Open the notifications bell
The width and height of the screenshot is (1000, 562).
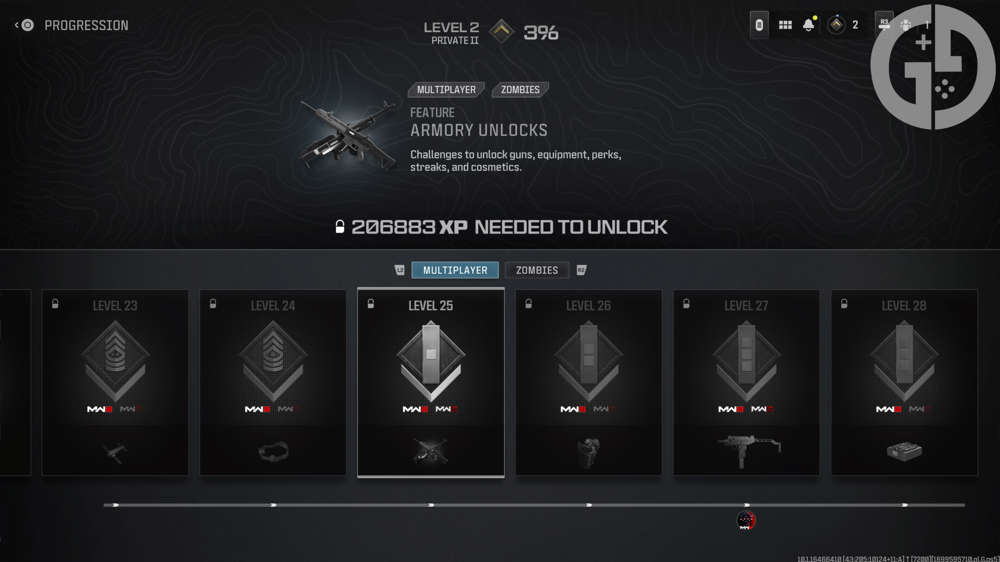click(x=809, y=25)
